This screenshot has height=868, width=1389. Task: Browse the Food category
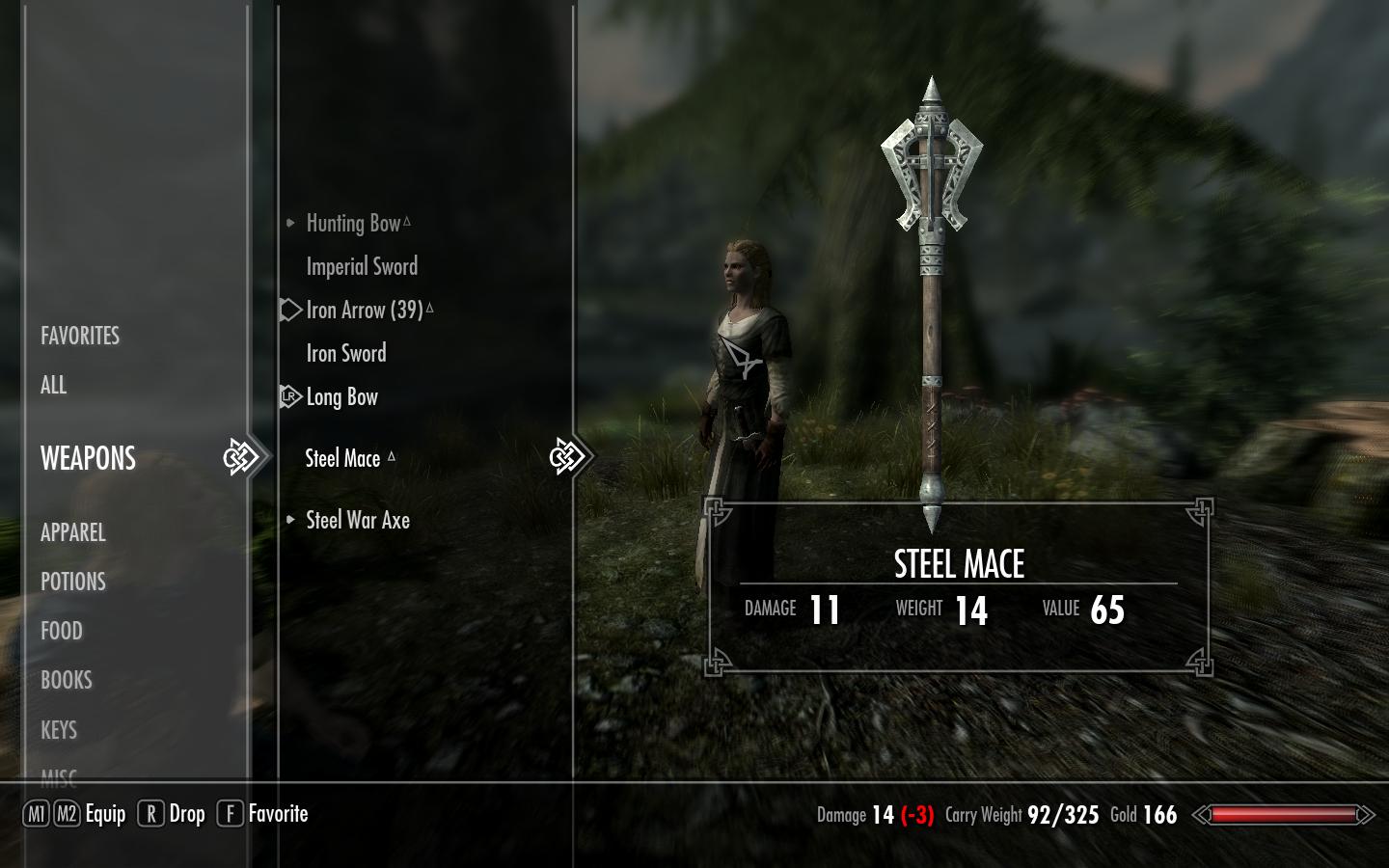pyautogui.click(x=62, y=631)
